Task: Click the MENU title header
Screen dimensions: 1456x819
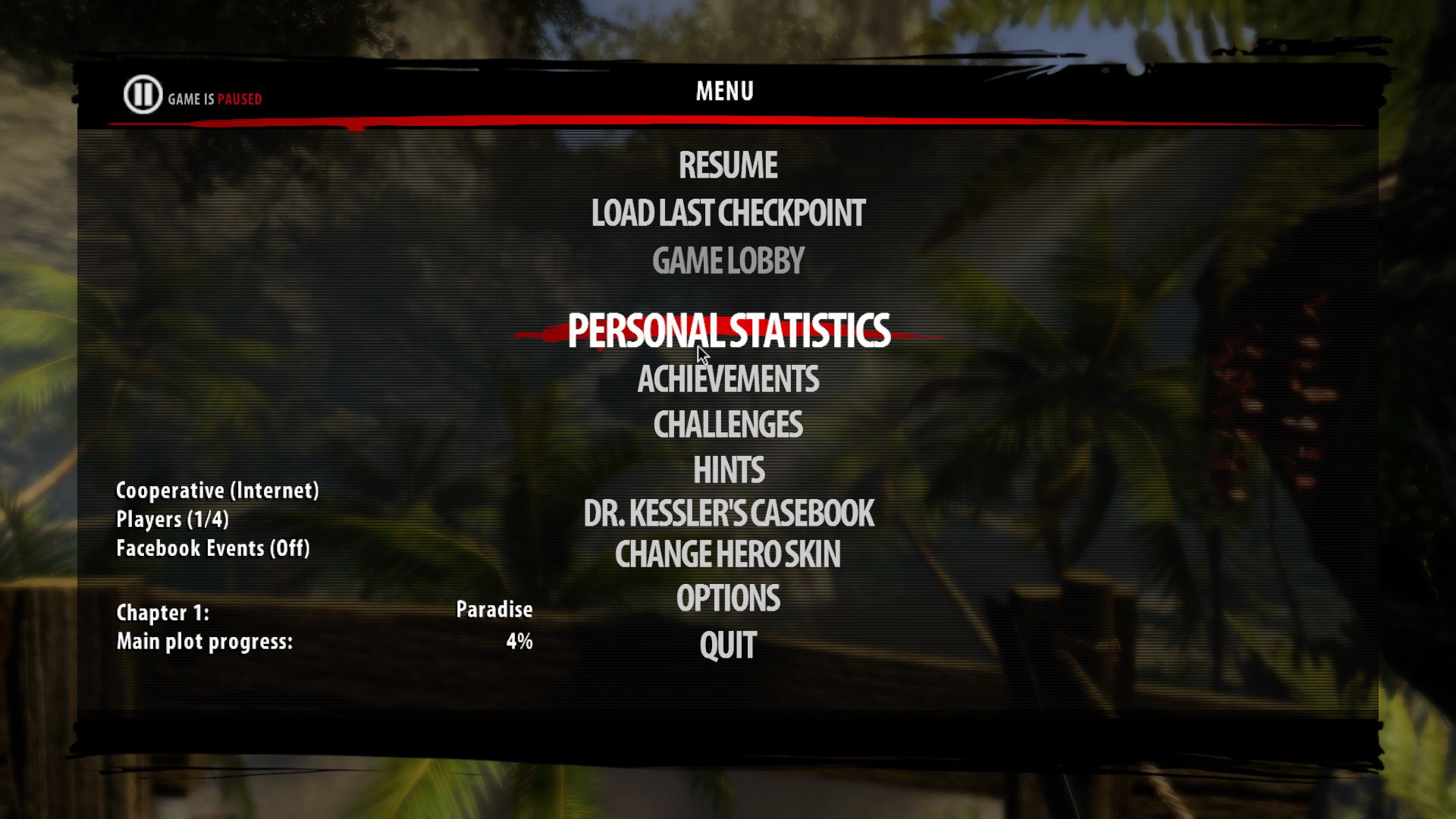Action: click(723, 90)
